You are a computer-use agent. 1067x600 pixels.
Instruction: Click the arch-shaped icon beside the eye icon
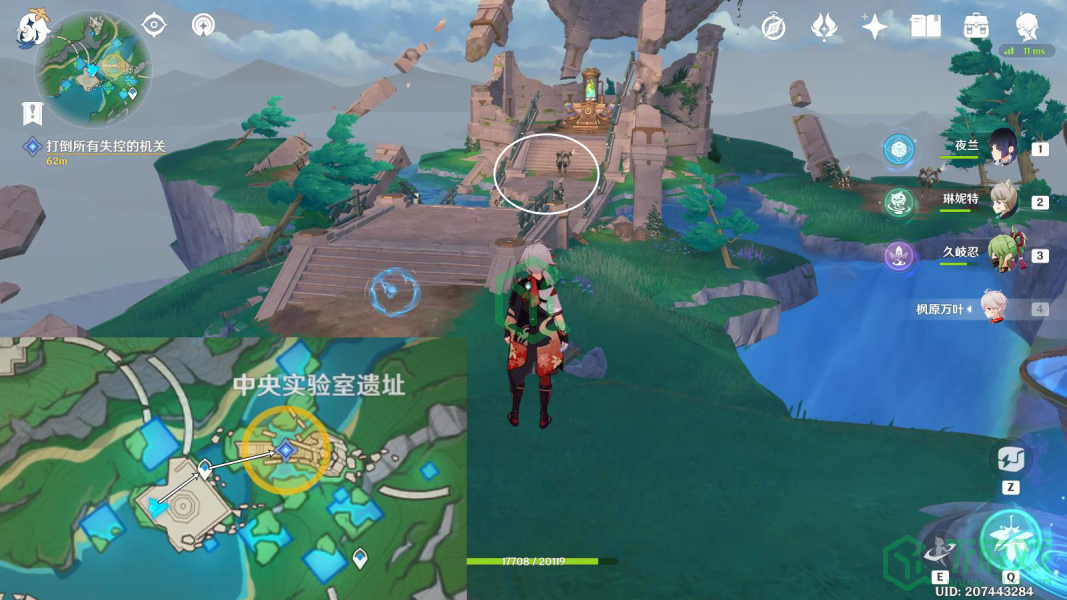coord(203,25)
